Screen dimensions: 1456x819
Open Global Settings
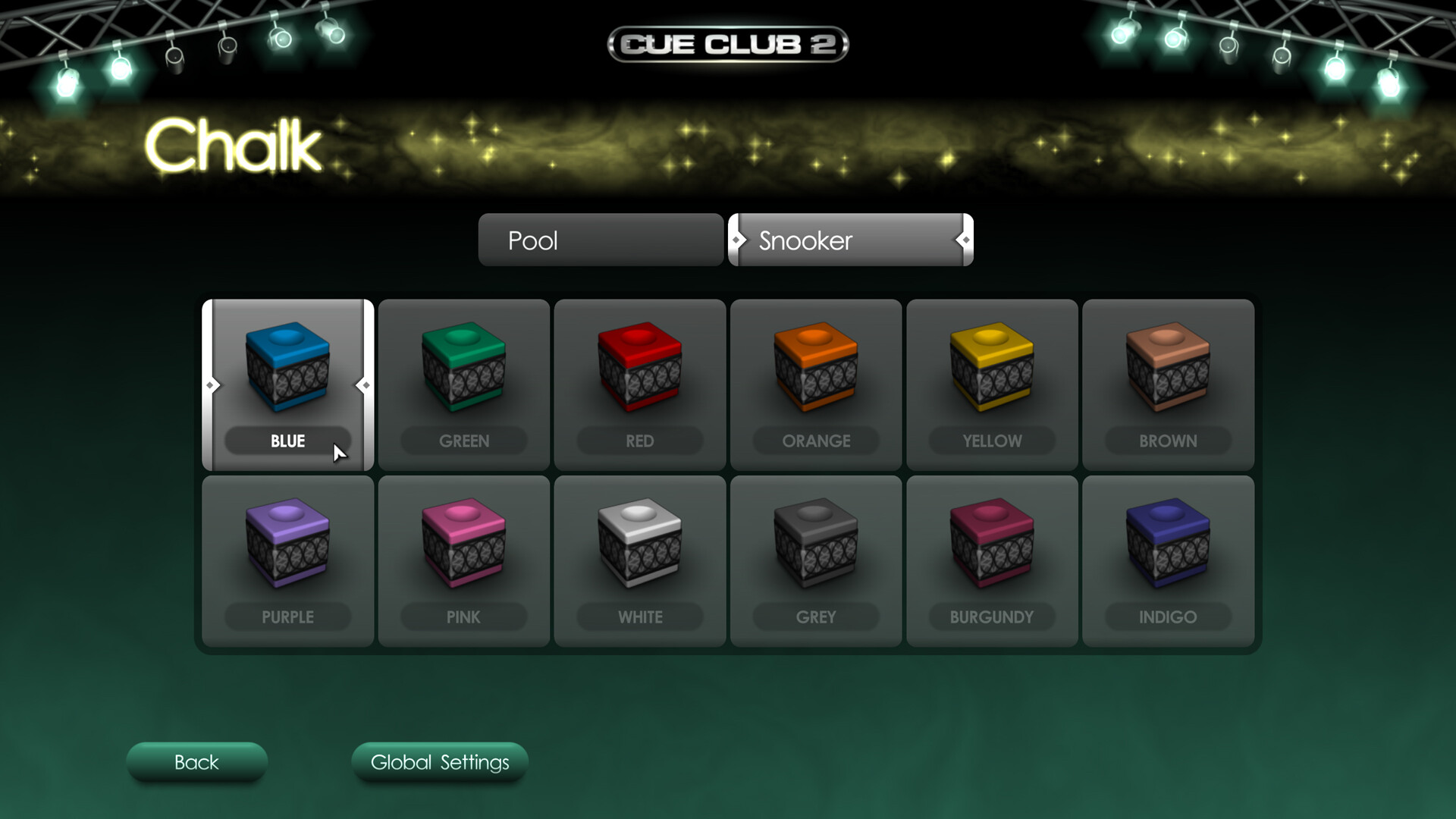(x=439, y=763)
